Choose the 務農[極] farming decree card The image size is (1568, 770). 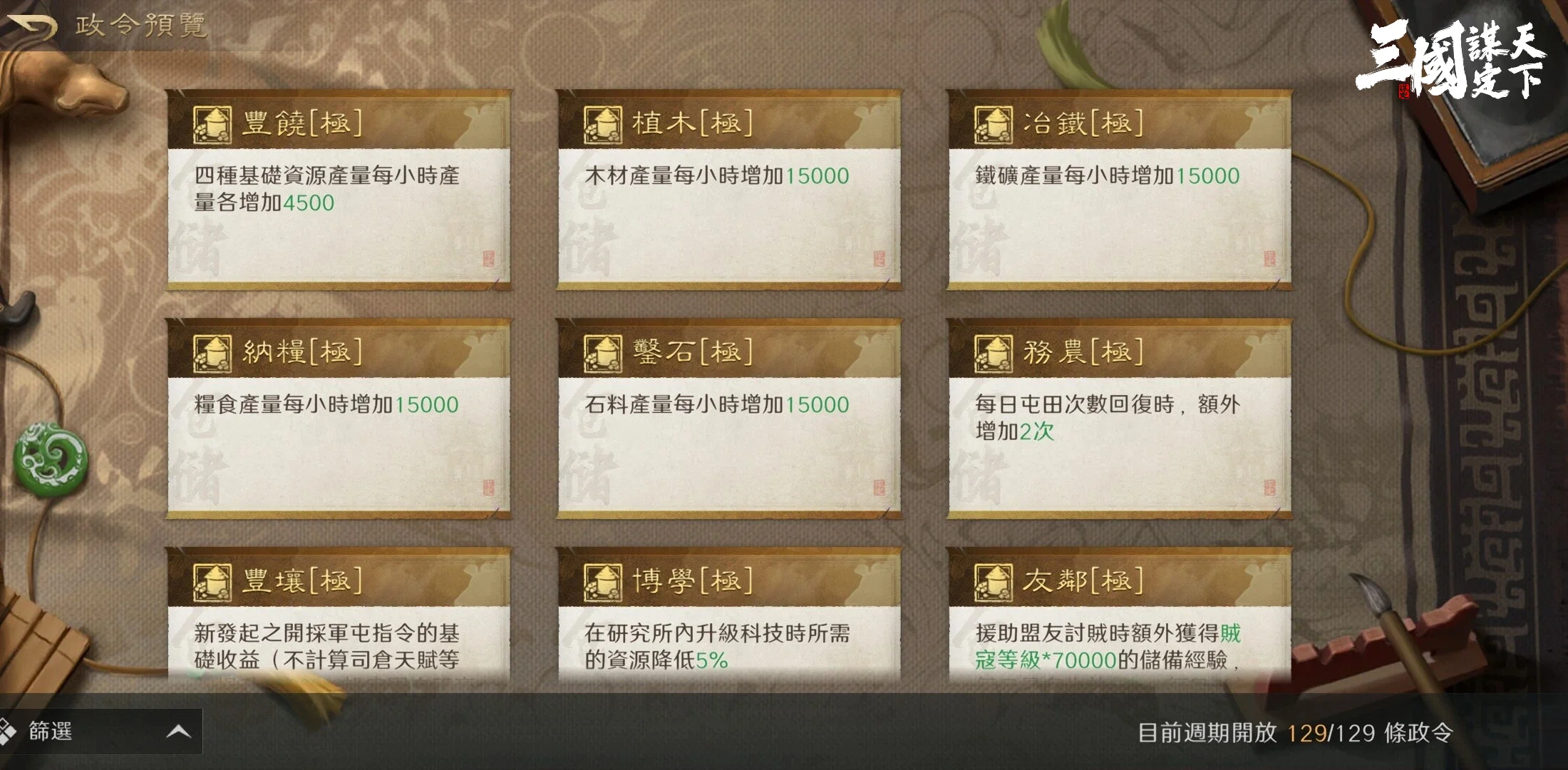click(x=1119, y=419)
